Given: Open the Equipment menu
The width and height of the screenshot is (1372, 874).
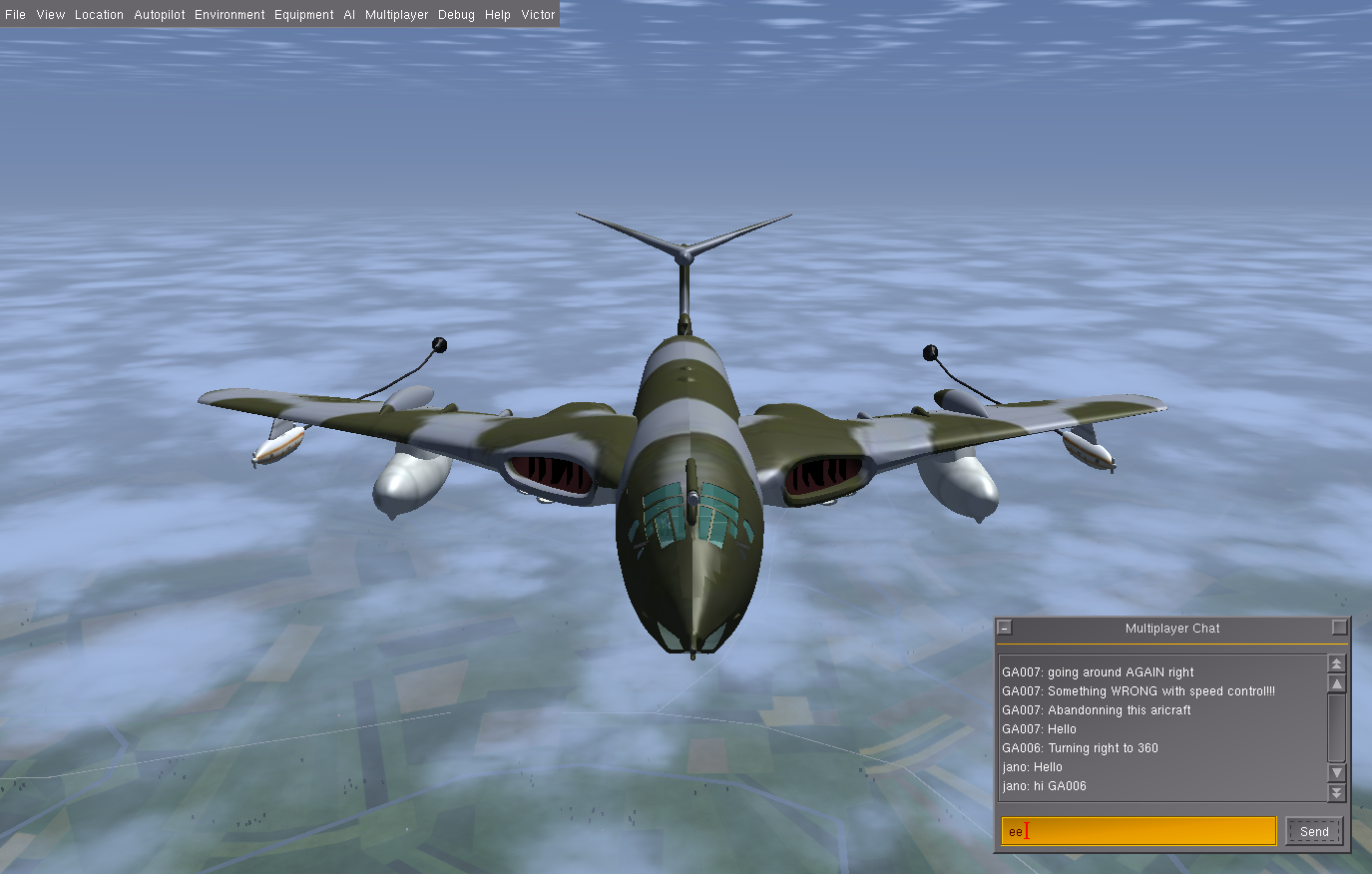Looking at the screenshot, I should coord(304,15).
